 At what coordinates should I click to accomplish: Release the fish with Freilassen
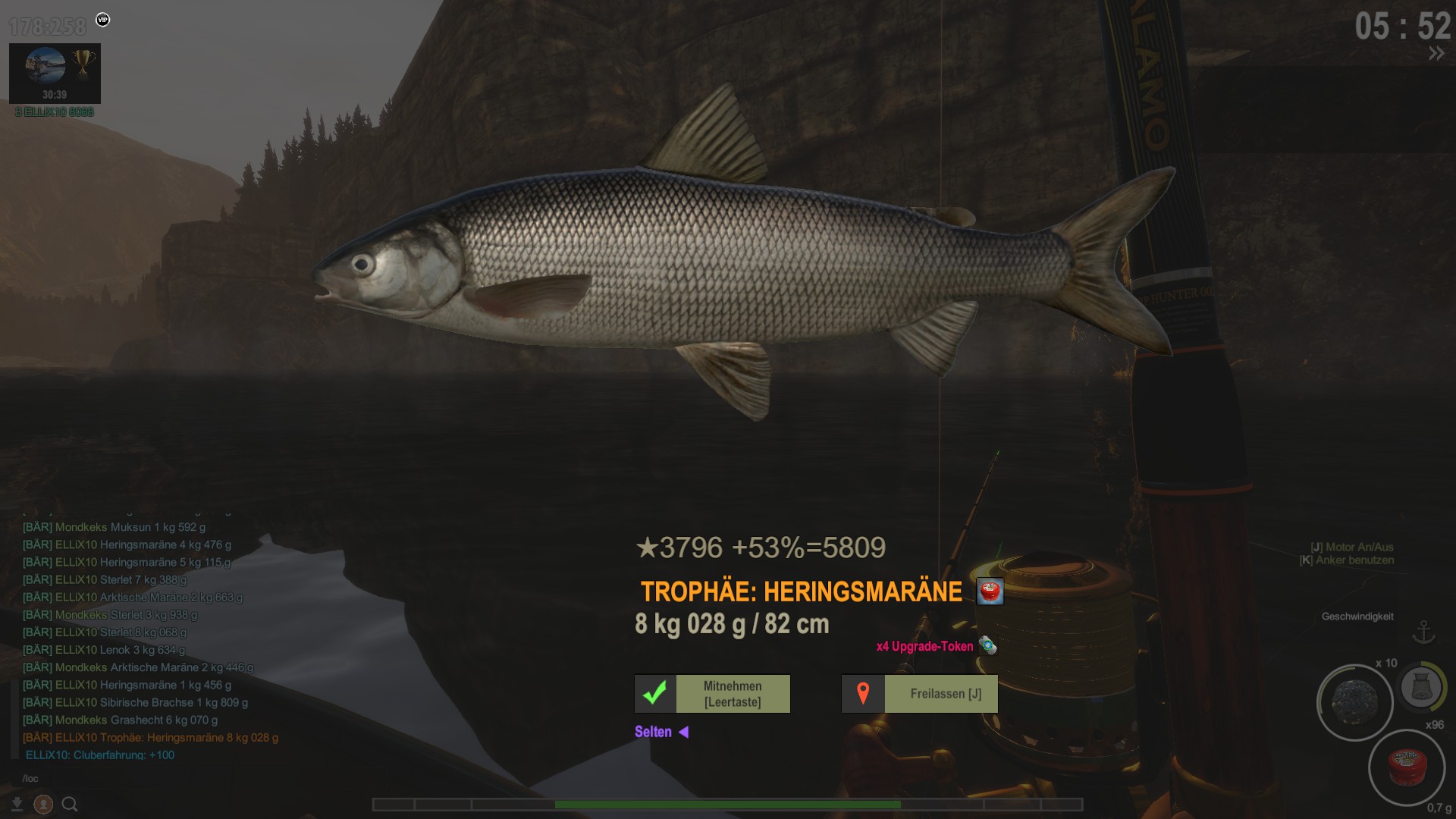[919, 694]
